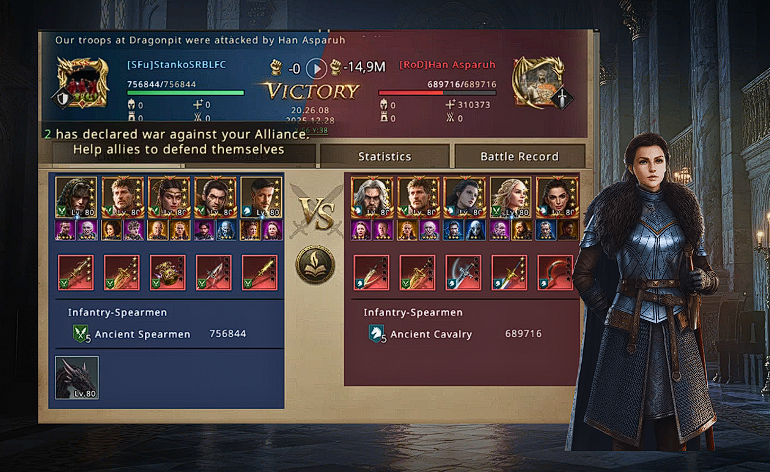Inspect the white-haired bearded enemy hero
Image resolution: width=770 pixels, height=472 pixels.
point(370,198)
